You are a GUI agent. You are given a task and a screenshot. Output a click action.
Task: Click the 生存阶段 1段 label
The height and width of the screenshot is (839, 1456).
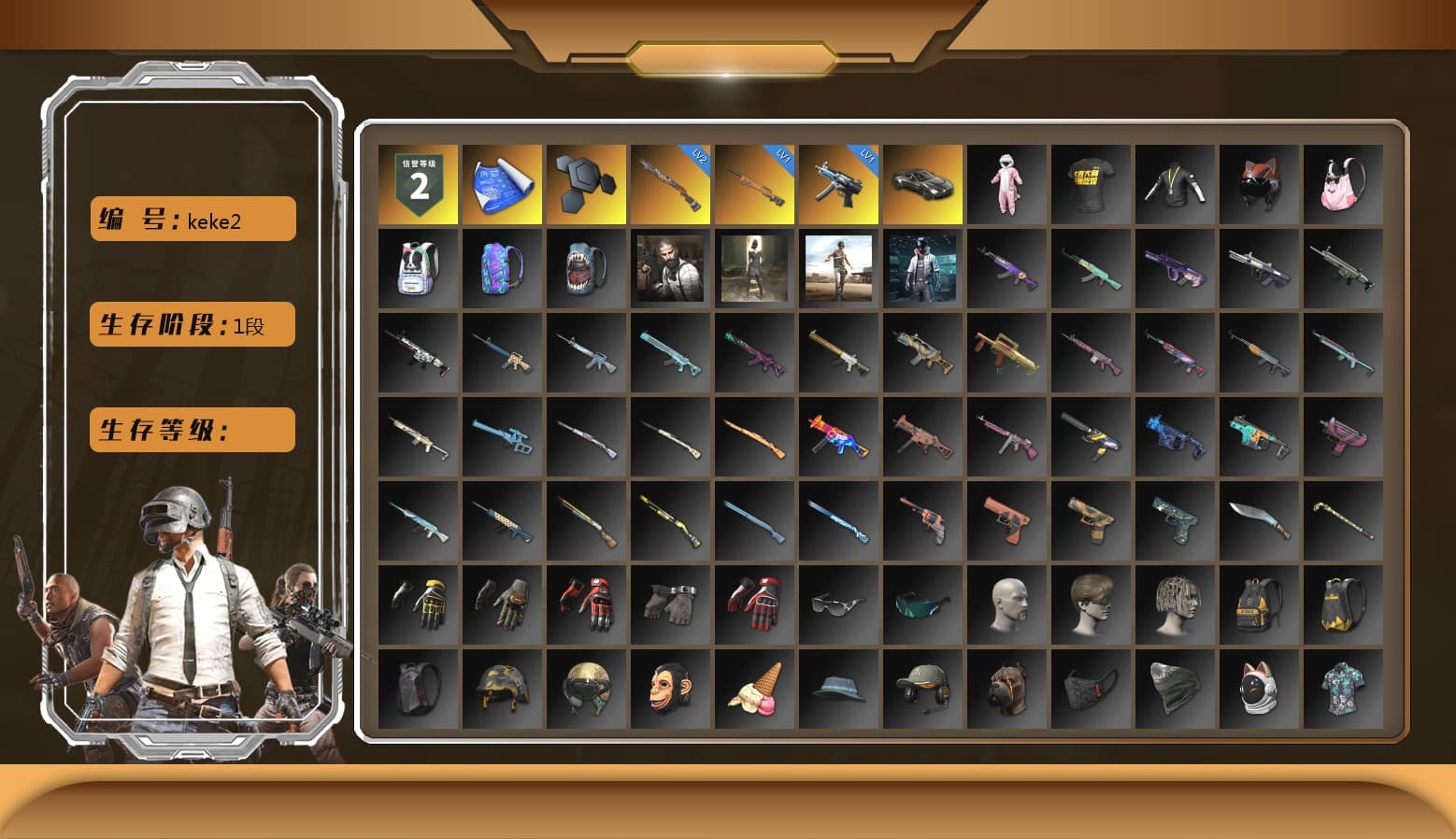pos(192,324)
